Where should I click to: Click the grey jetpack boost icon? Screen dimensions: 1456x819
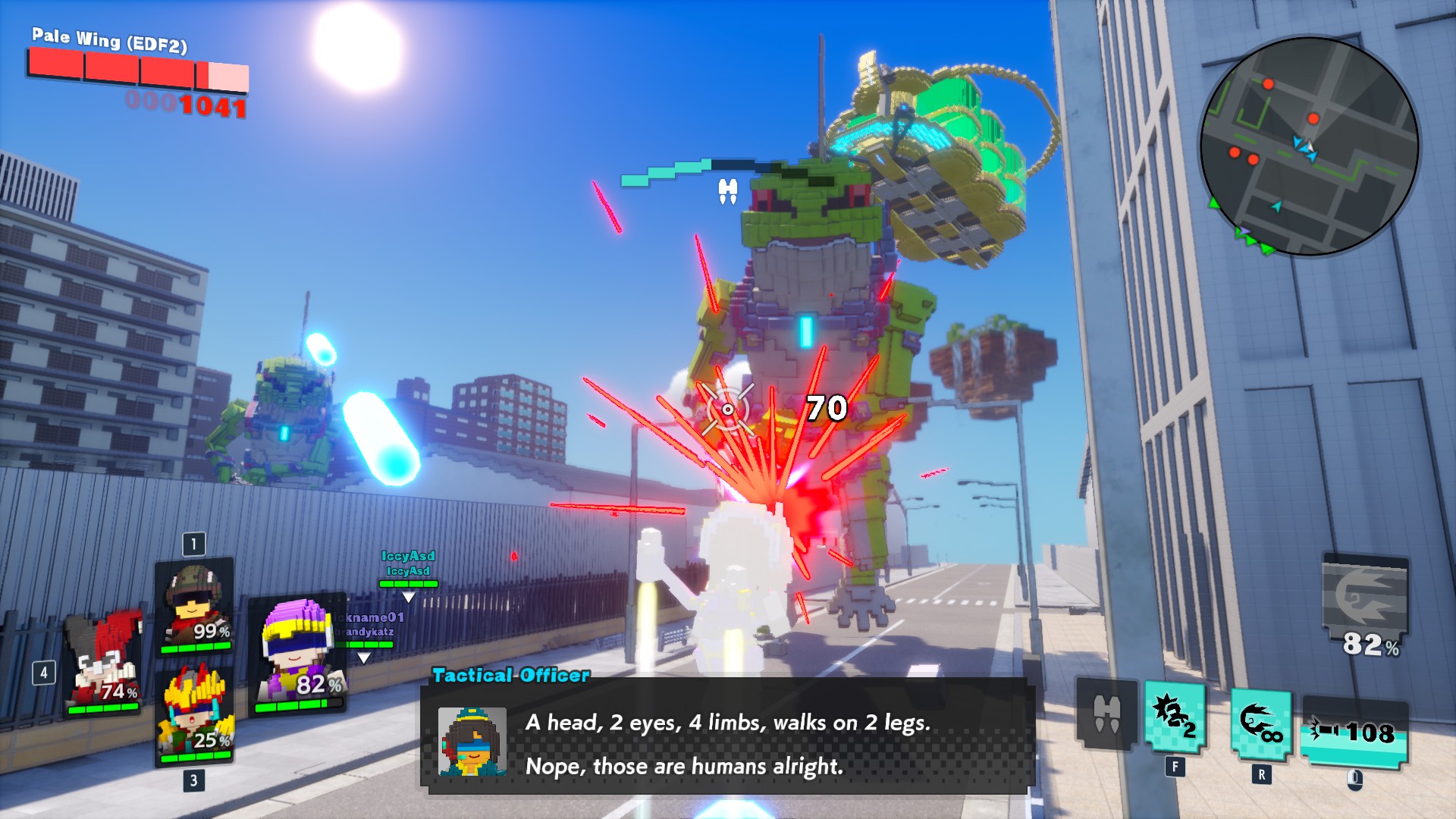(1106, 714)
